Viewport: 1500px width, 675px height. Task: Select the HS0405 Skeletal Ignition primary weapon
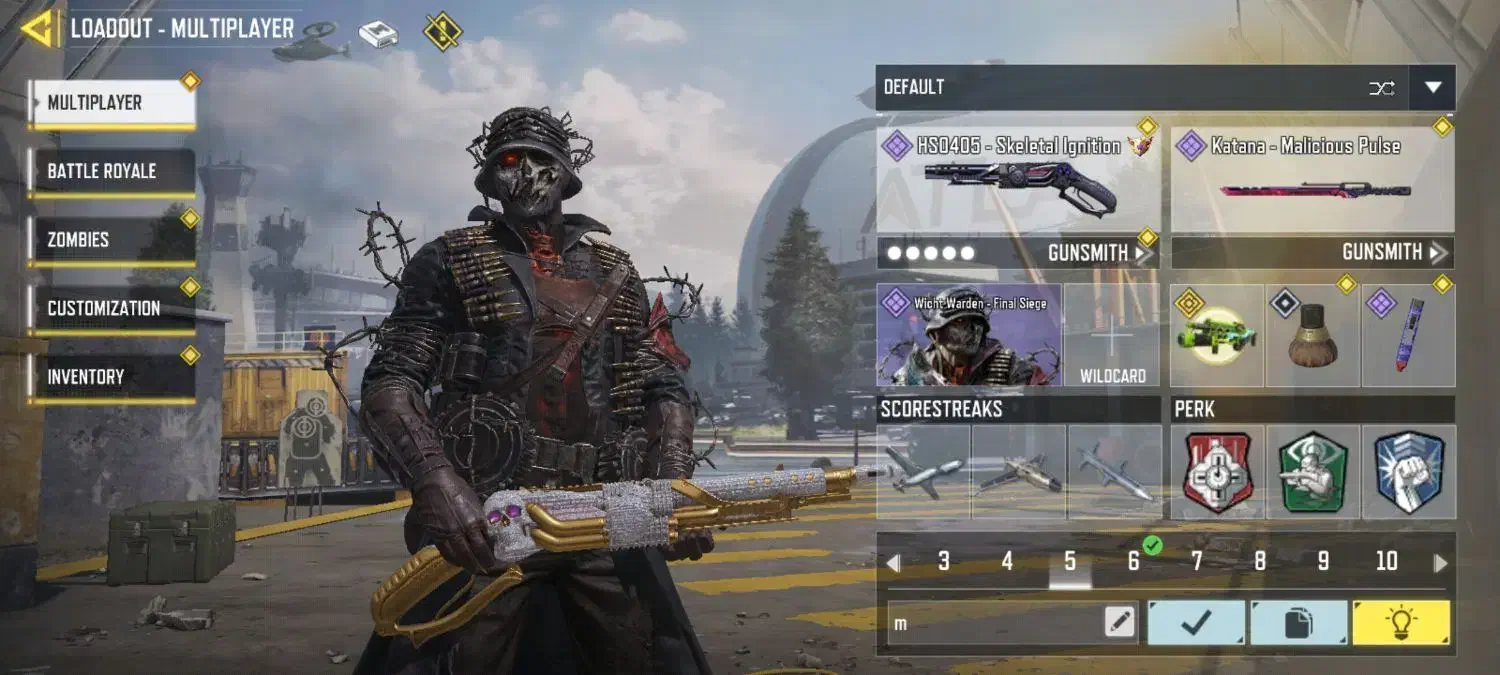pyautogui.click(x=1018, y=181)
